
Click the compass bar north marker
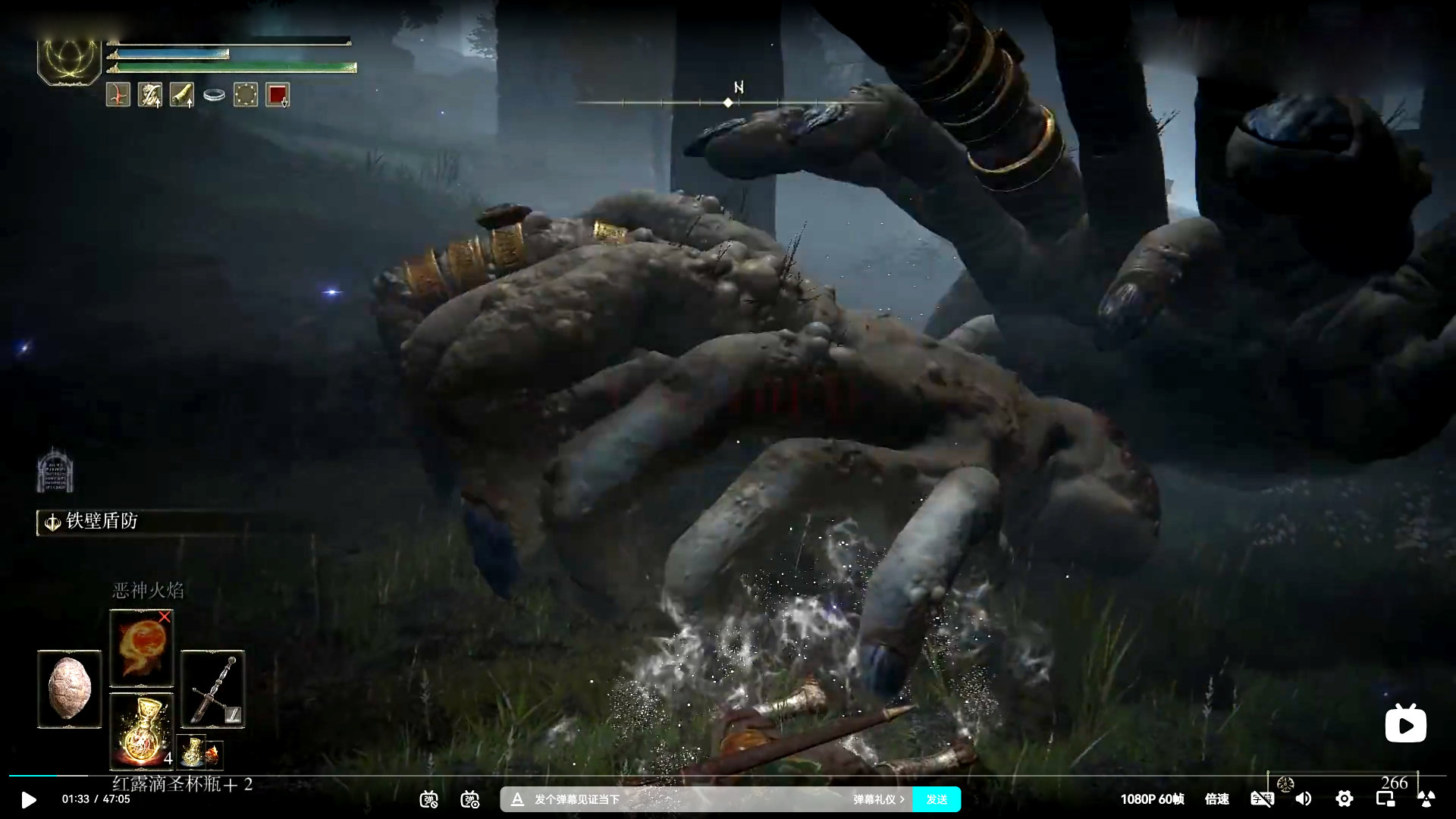tap(728, 102)
